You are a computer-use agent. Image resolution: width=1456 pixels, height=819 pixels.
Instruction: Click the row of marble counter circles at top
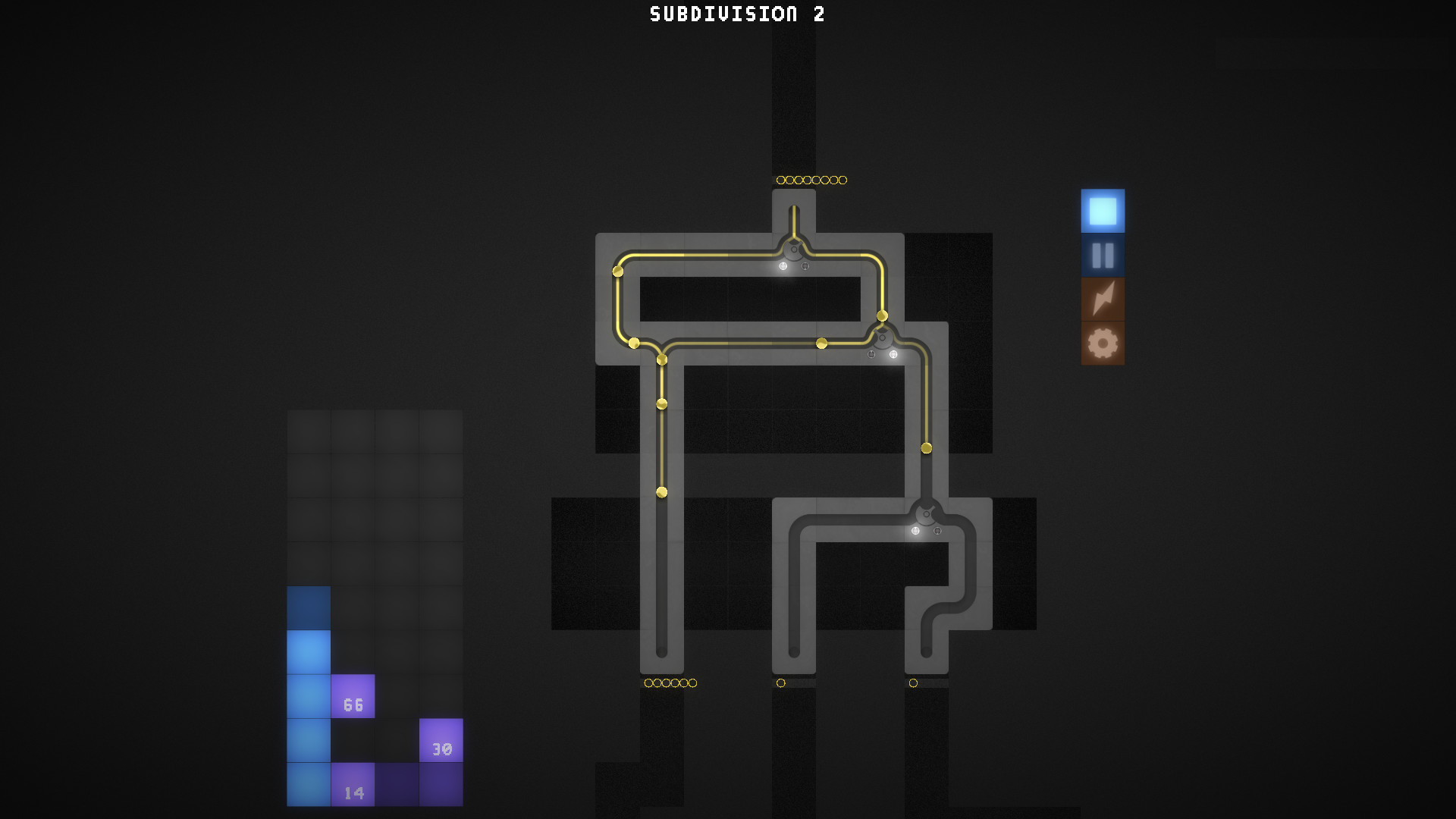[811, 180]
